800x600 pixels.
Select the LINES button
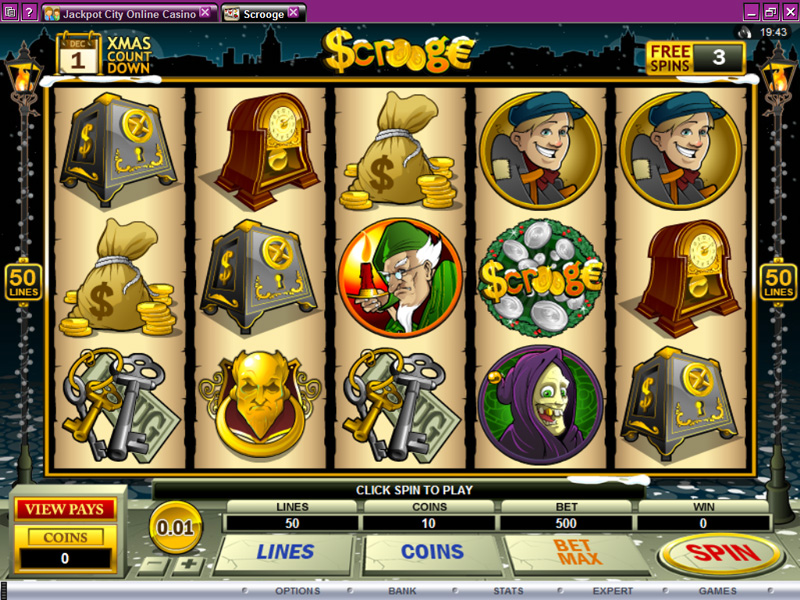pos(285,551)
